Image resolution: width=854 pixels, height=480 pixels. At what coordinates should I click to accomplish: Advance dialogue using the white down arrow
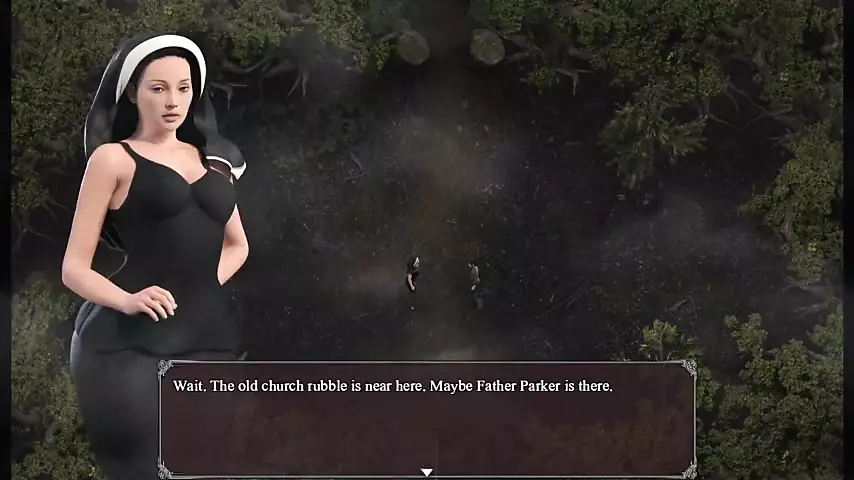point(426,472)
